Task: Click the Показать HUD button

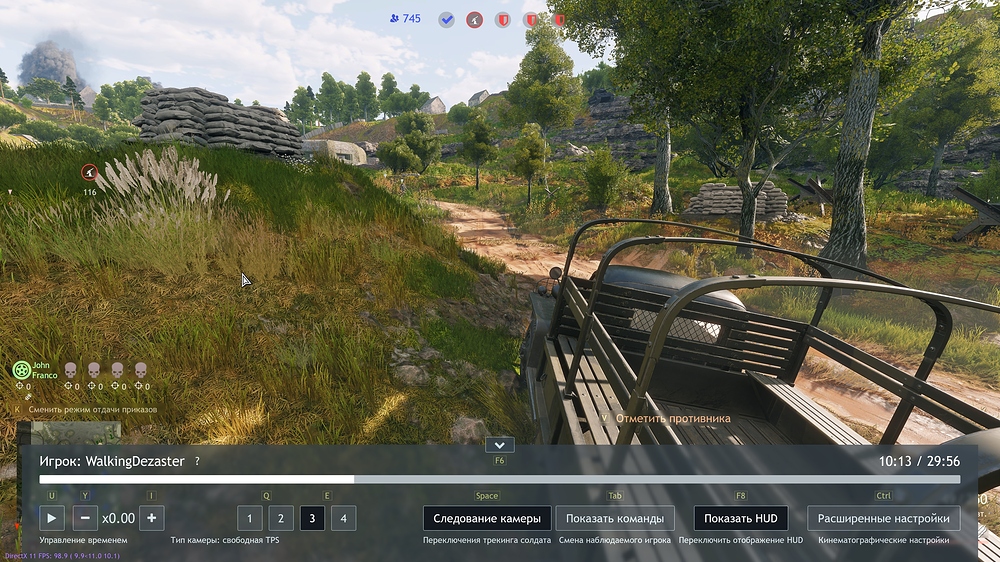Action: [x=740, y=518]
